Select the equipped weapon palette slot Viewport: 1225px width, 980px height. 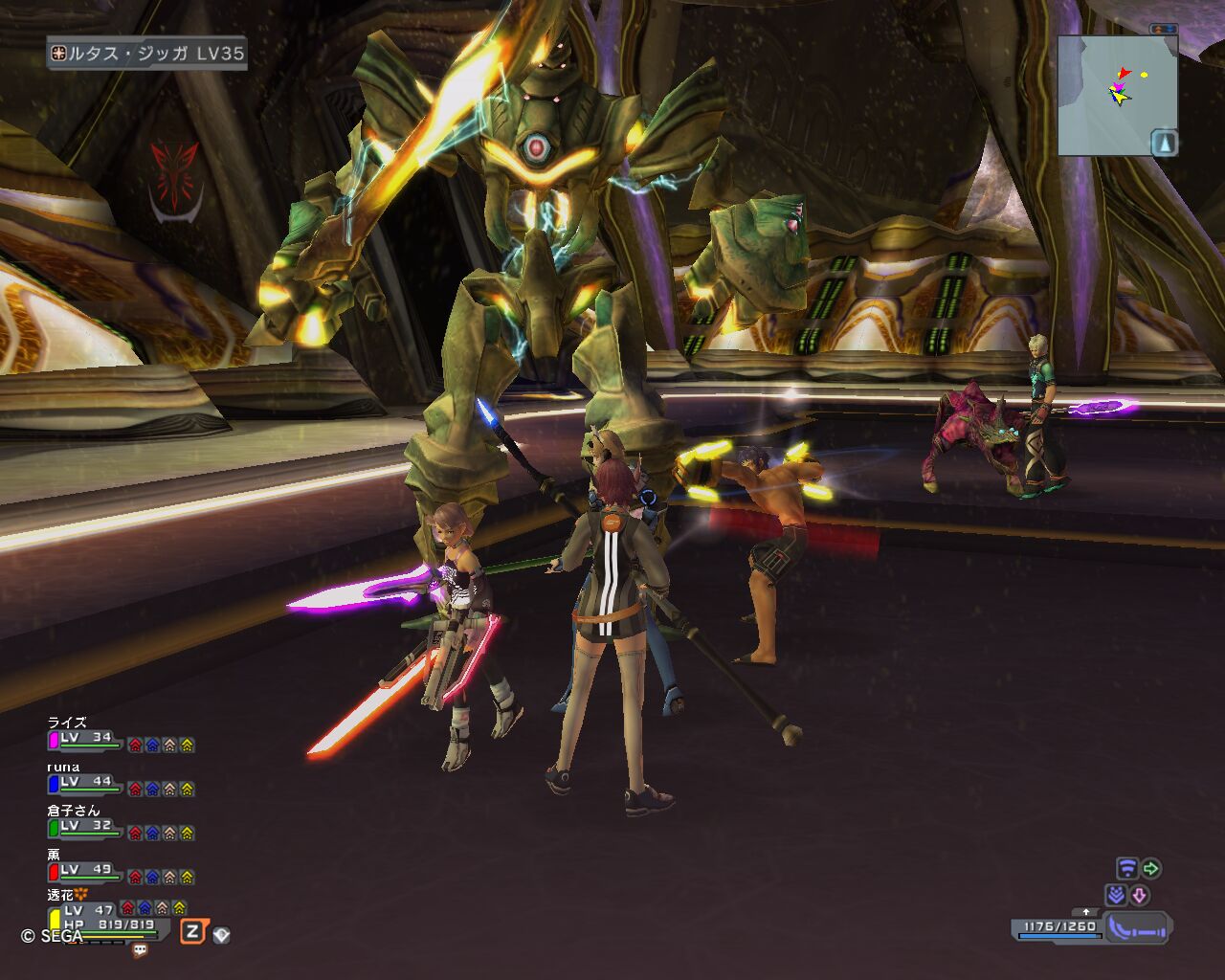(1137, 926)
